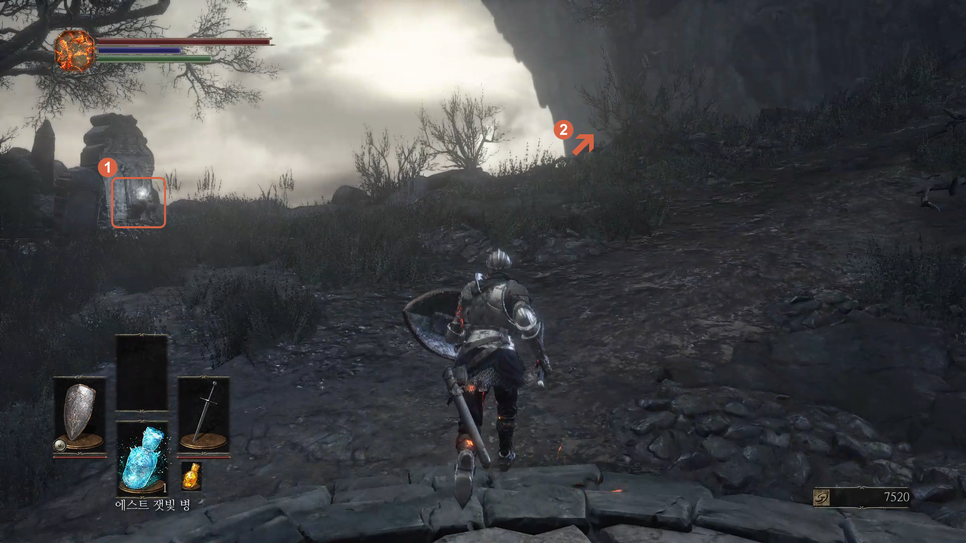Click the small orange Estus Flask icon

(191, 476)
